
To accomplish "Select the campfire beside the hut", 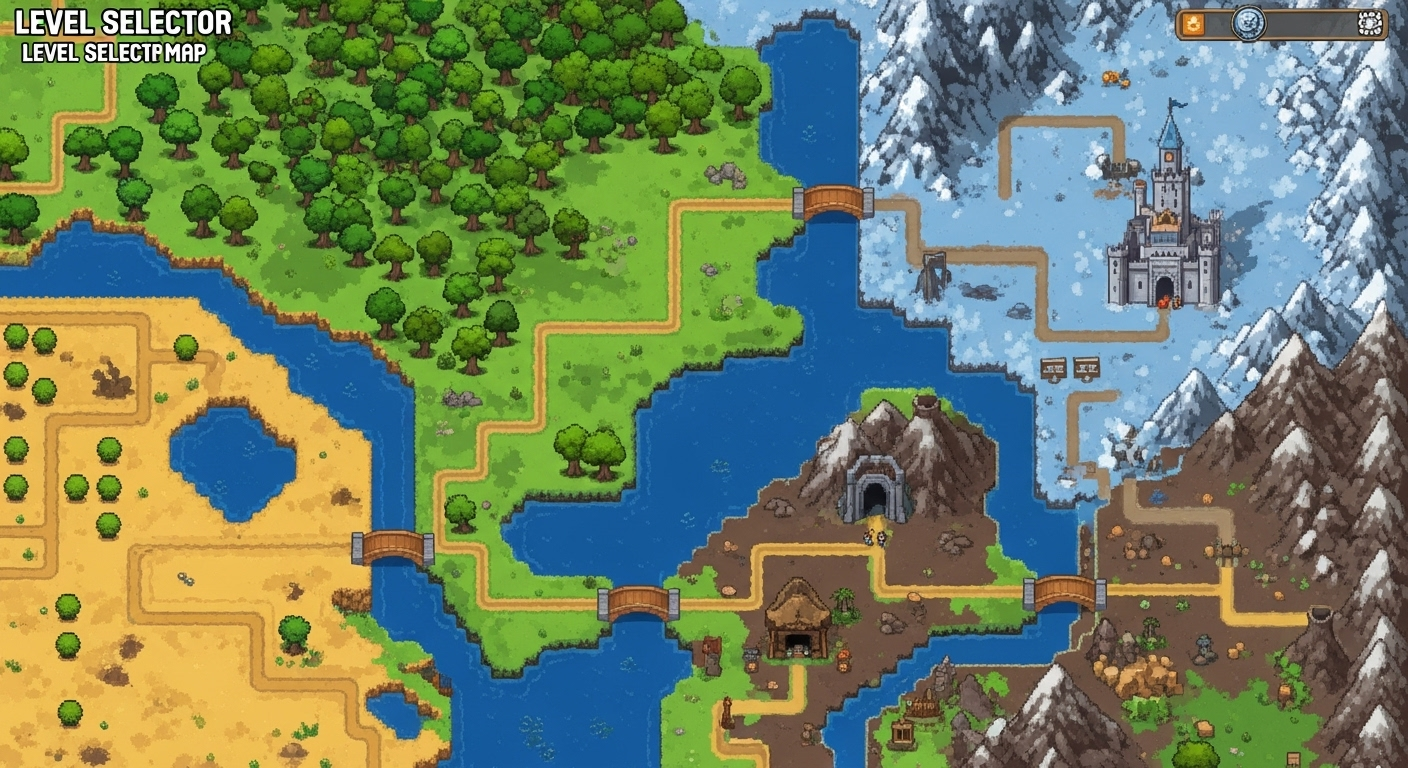I will point(844,657).
